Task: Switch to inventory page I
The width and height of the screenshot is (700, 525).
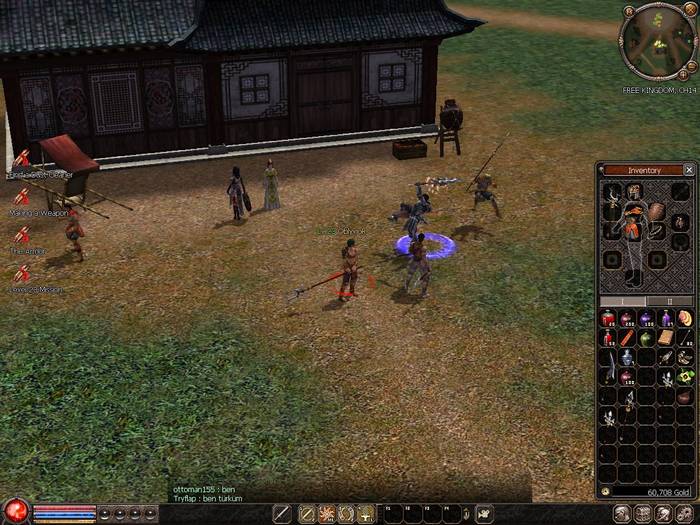Action: pyautogui.click(x=622, y=301)
